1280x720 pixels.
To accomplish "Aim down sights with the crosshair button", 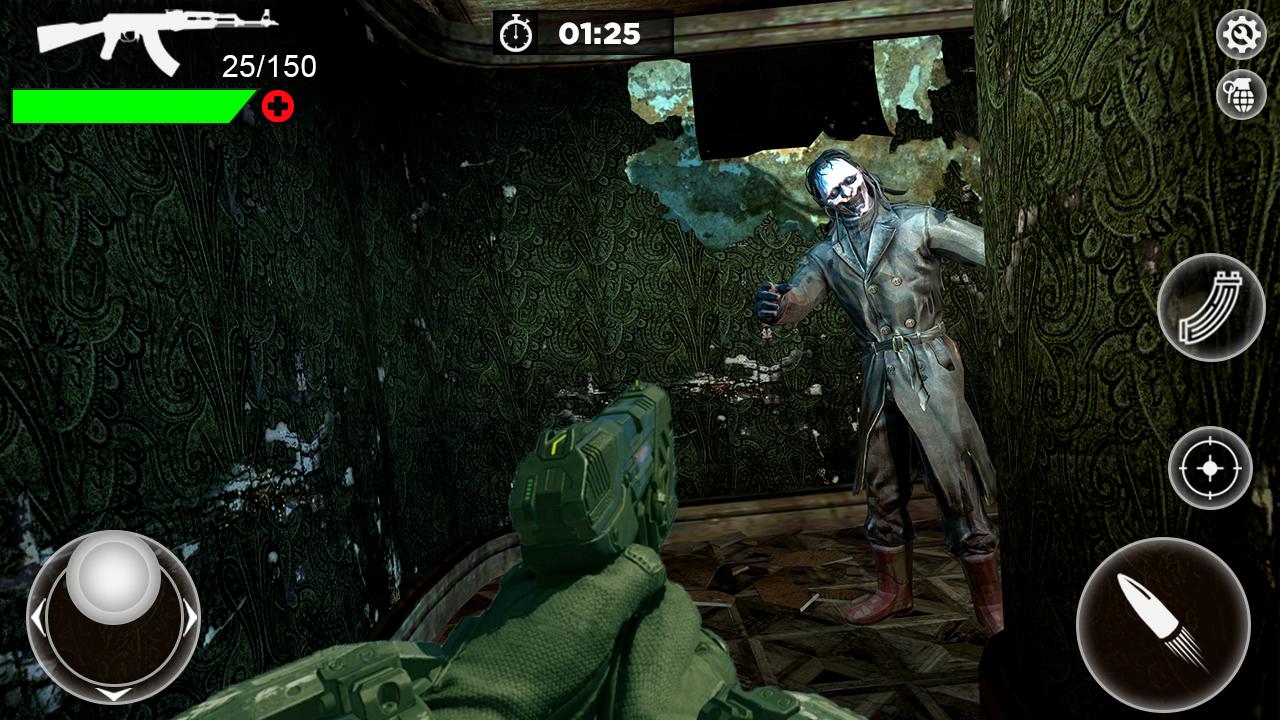I will click(1210, 467).
